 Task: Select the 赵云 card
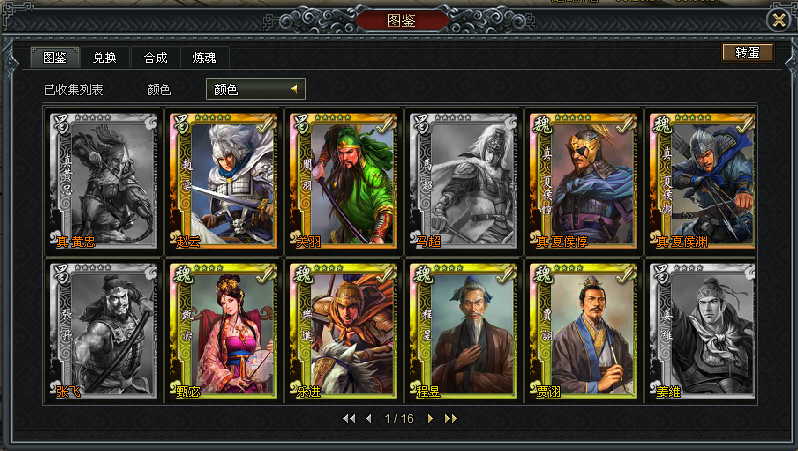(221, 180)
